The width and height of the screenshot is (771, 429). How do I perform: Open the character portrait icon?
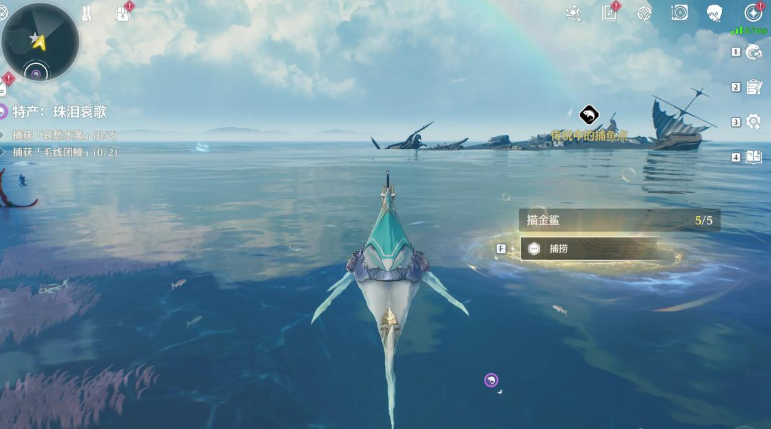point(715,13)
